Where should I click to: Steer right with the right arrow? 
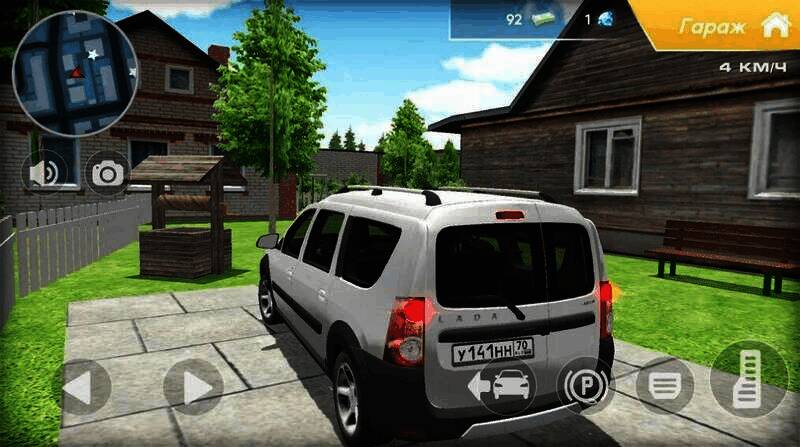[193, 386]
